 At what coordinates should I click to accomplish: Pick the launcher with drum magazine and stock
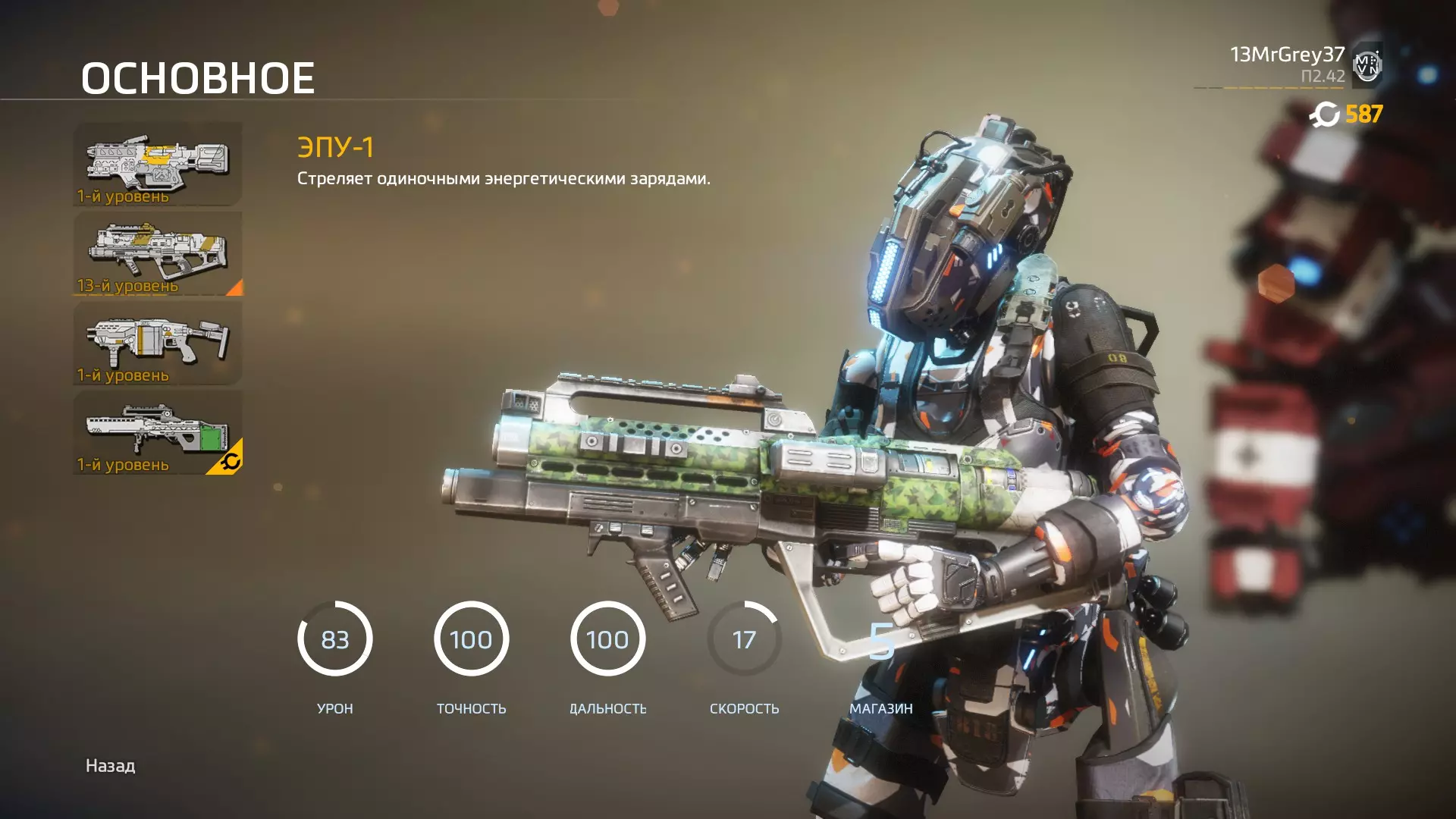[x=158, y=343]
